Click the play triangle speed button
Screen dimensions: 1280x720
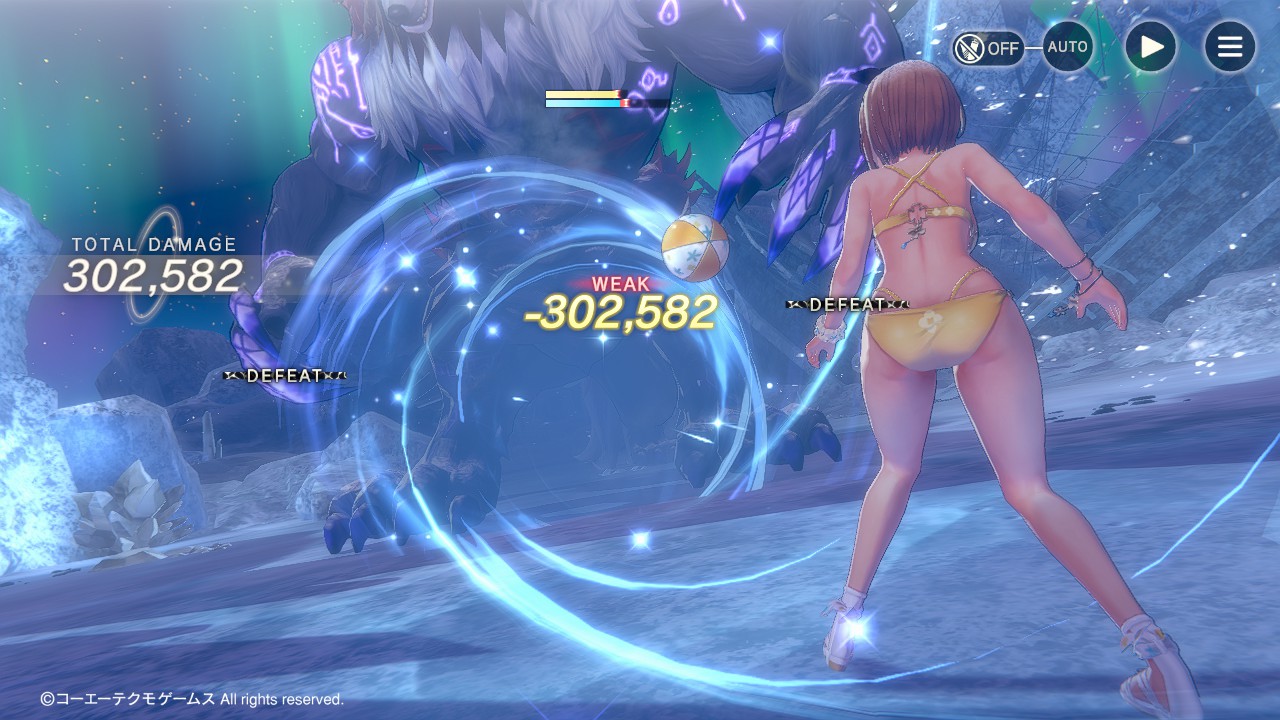(x=1151, y=47)
